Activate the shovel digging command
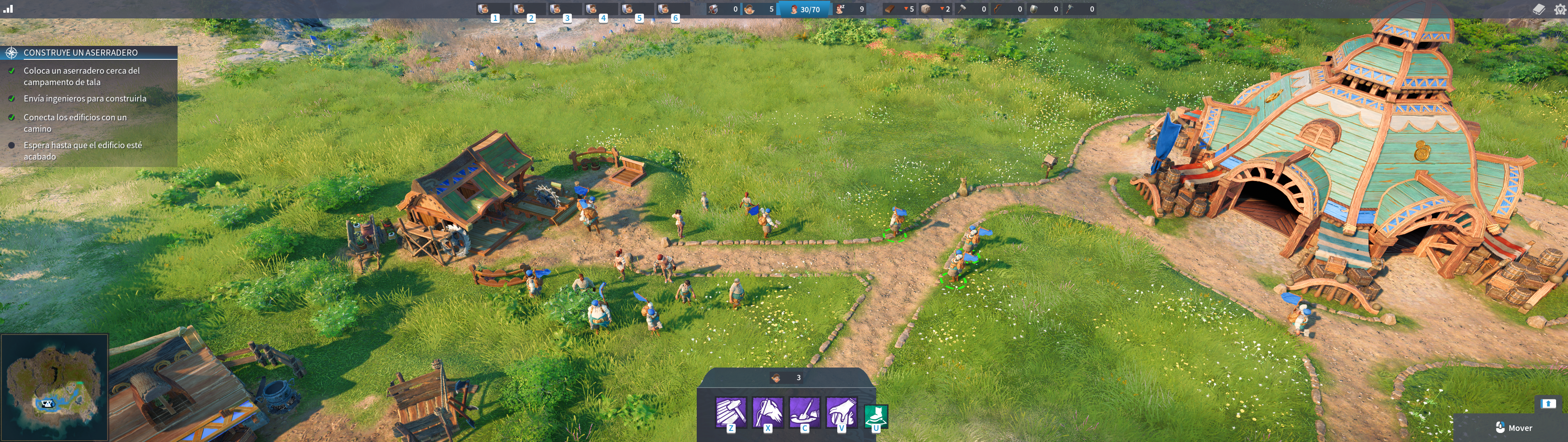Image resolution: width=1568 pixels, height=442 pixels. 804,413
